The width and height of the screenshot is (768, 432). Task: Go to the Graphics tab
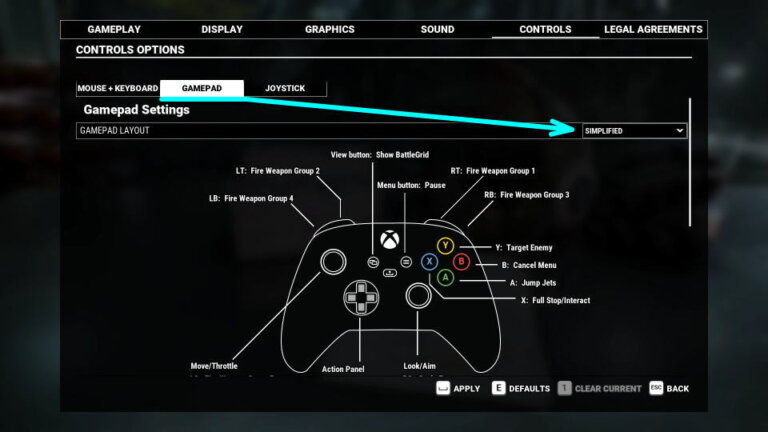pyautogui.click(x=329, y=30)
